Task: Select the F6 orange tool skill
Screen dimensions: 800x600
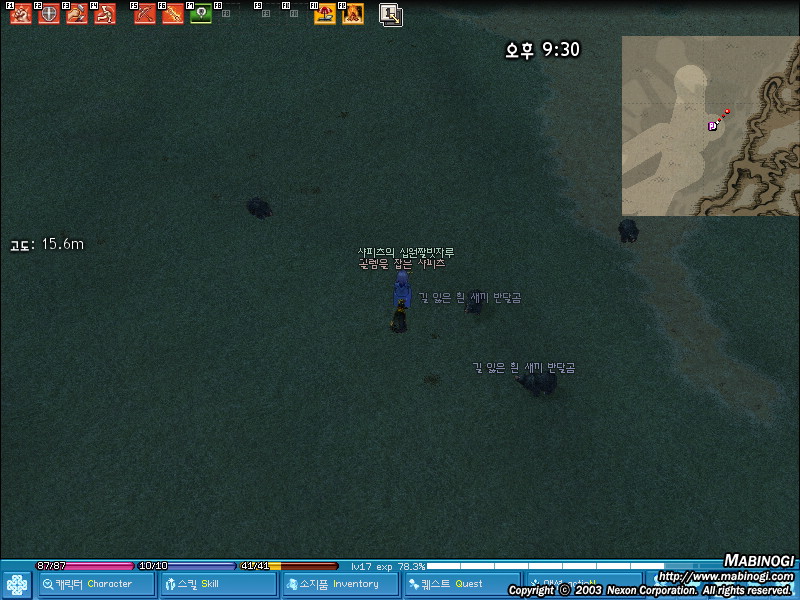Action: click(x=173, y=15)
